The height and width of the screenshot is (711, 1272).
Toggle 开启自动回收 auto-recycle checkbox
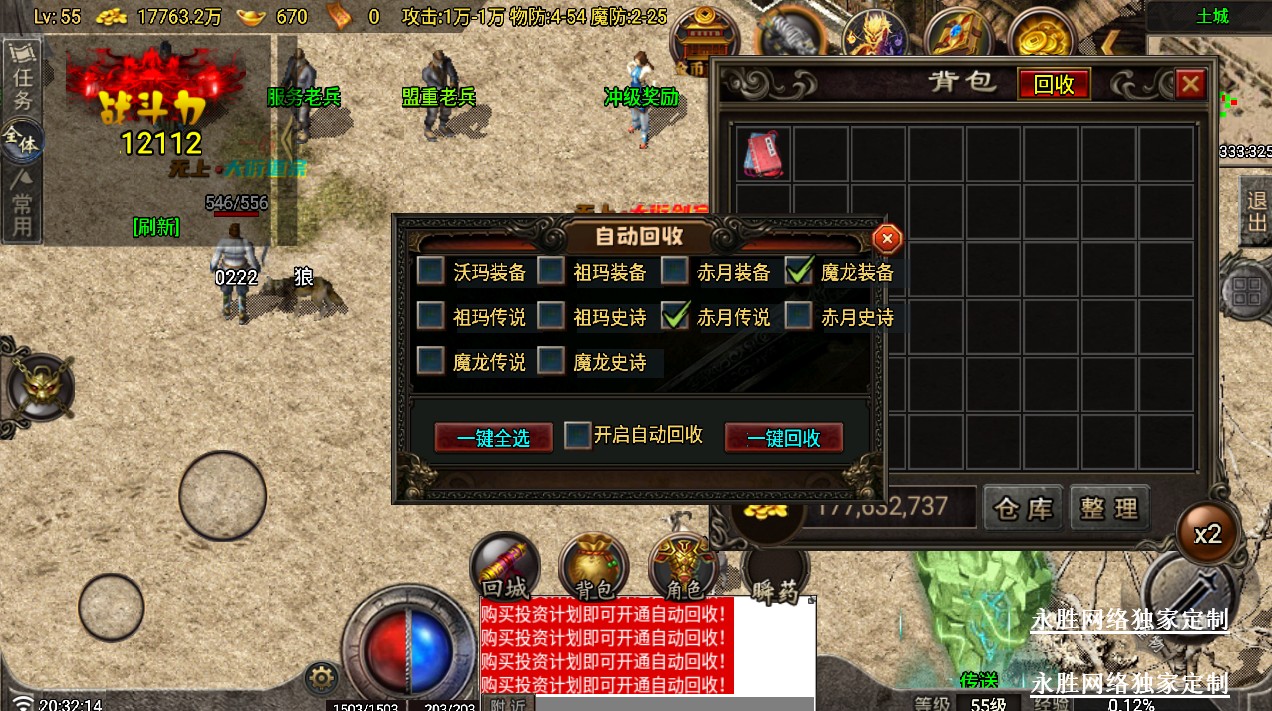(x=577, y=436)
